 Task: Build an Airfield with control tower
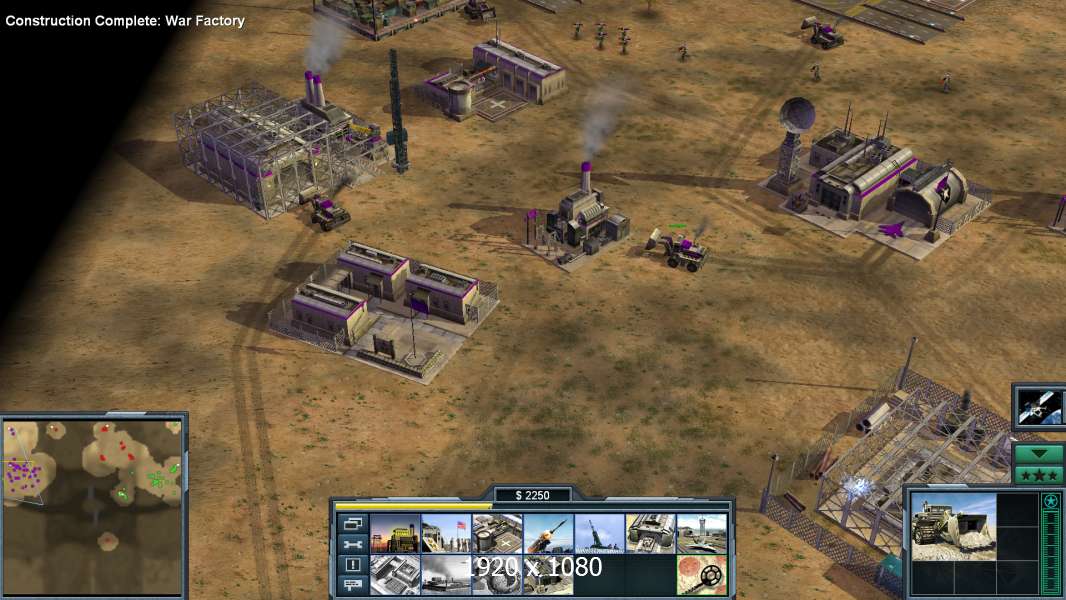701,534
